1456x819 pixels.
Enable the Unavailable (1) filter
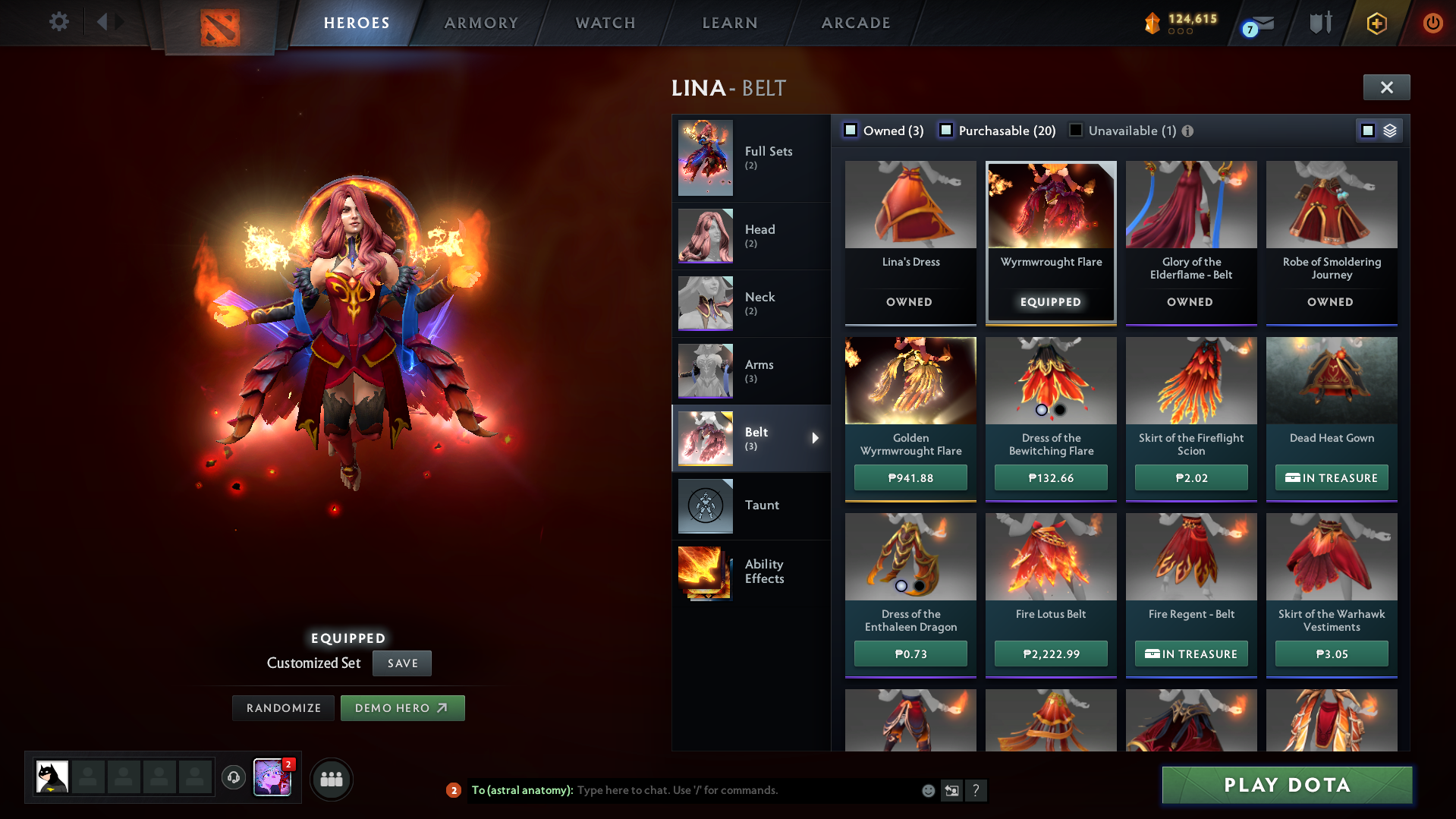1075,130
